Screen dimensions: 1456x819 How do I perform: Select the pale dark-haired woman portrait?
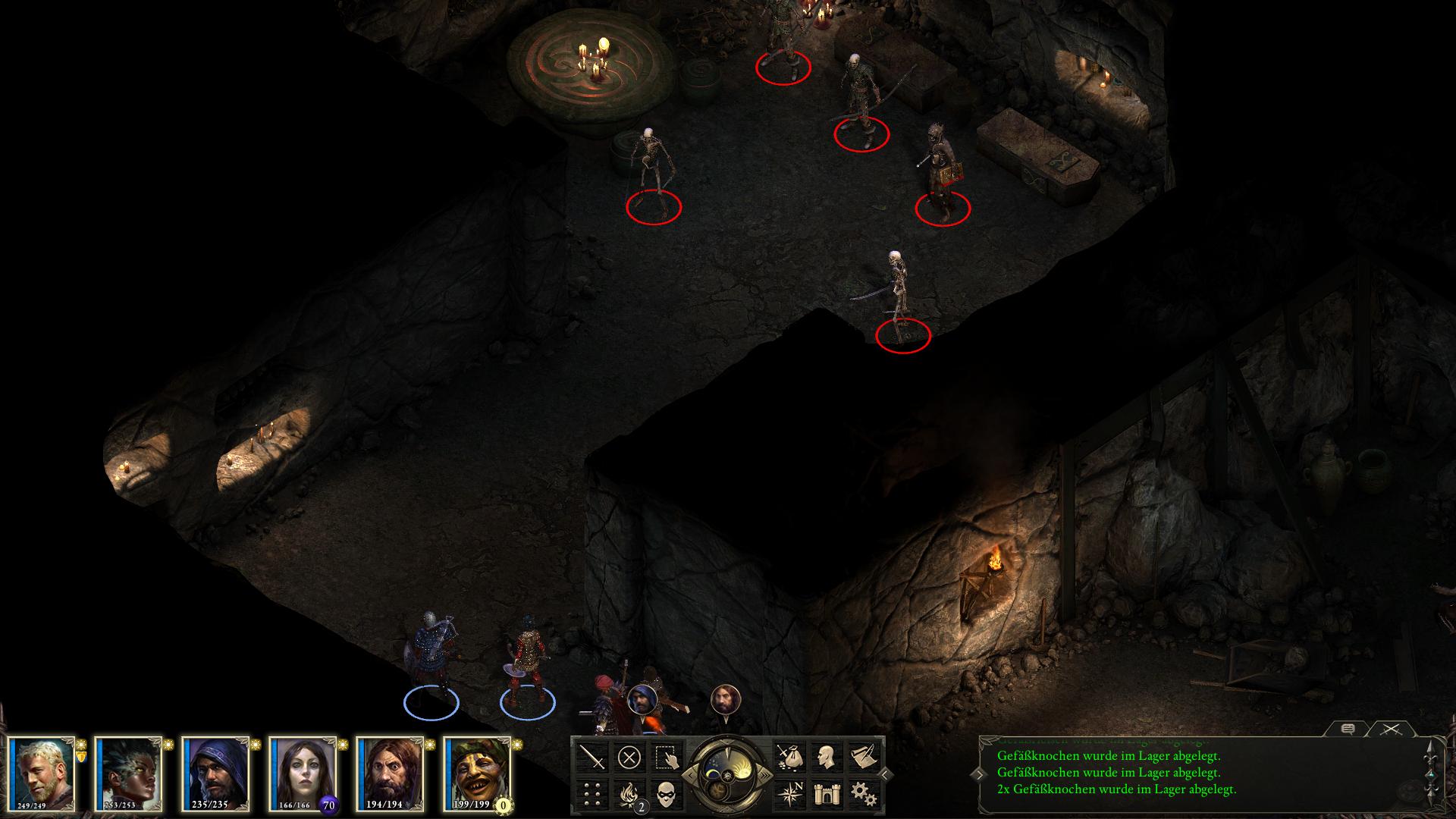pyautogui.click(x=304, y=773)
